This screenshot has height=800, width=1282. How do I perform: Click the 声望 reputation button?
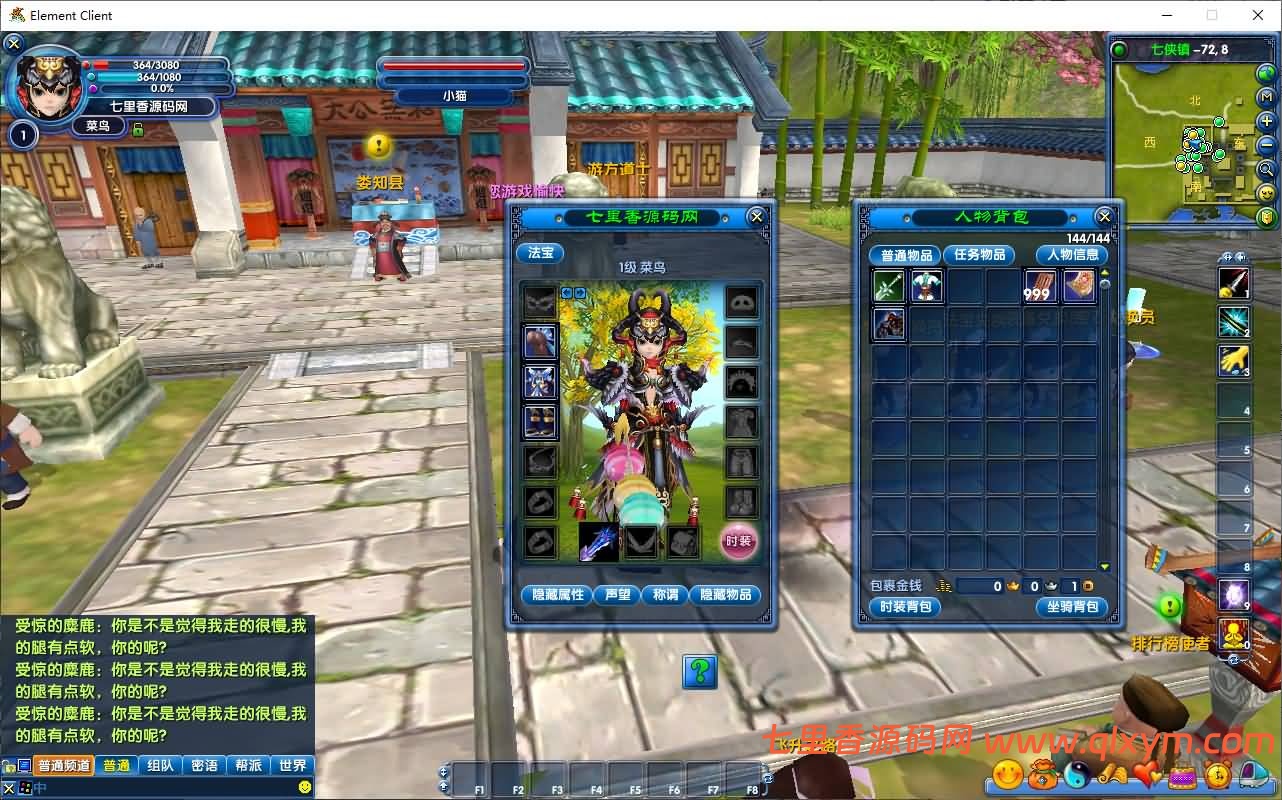pyautogui.click(x=618, y=594)
